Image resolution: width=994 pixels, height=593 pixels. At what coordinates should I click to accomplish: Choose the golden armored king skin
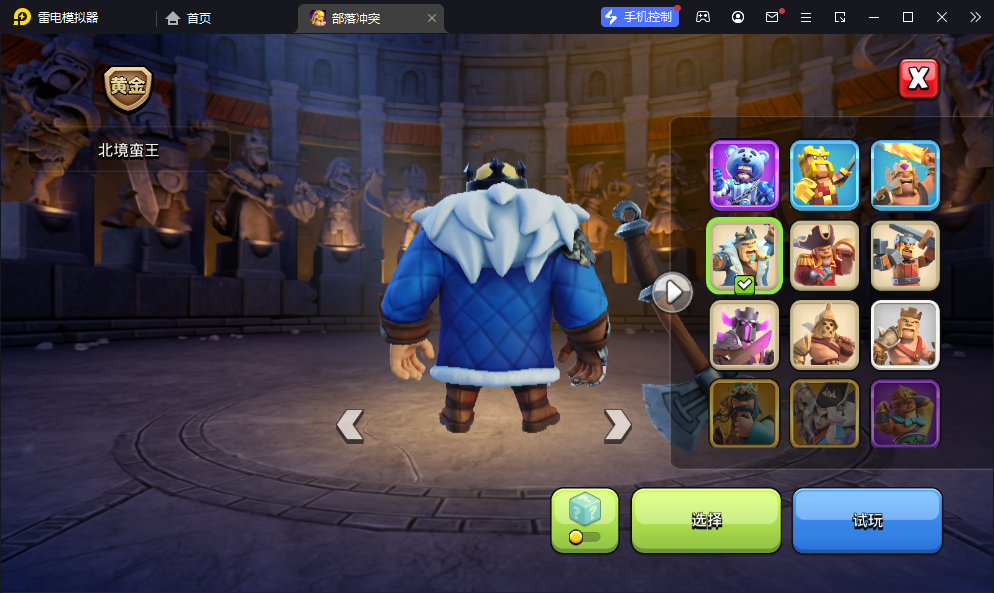[x=825, y=175]
